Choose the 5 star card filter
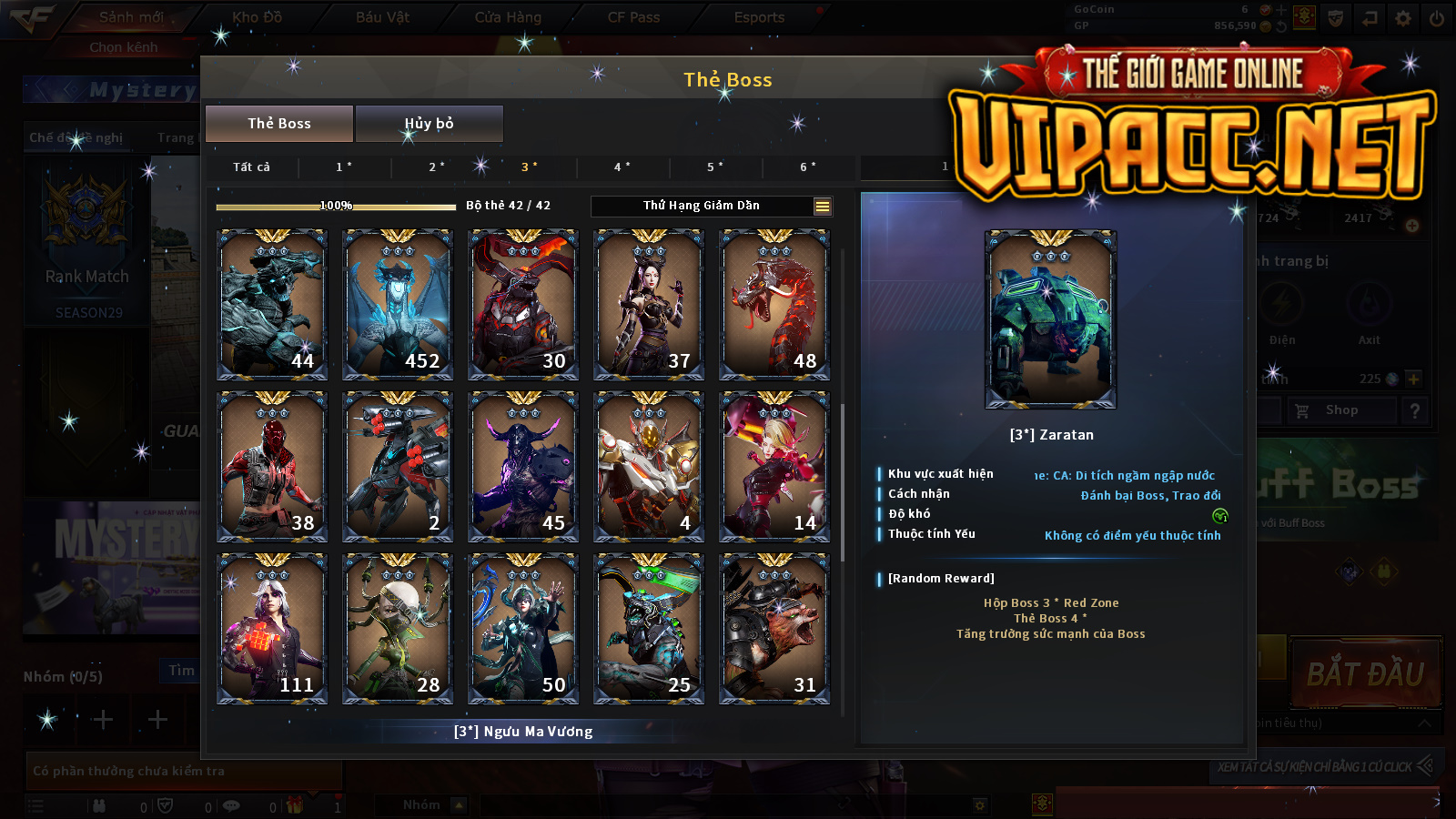Image resolution: width=1456 pixels, height=819 pixels. tap(715, 167)
